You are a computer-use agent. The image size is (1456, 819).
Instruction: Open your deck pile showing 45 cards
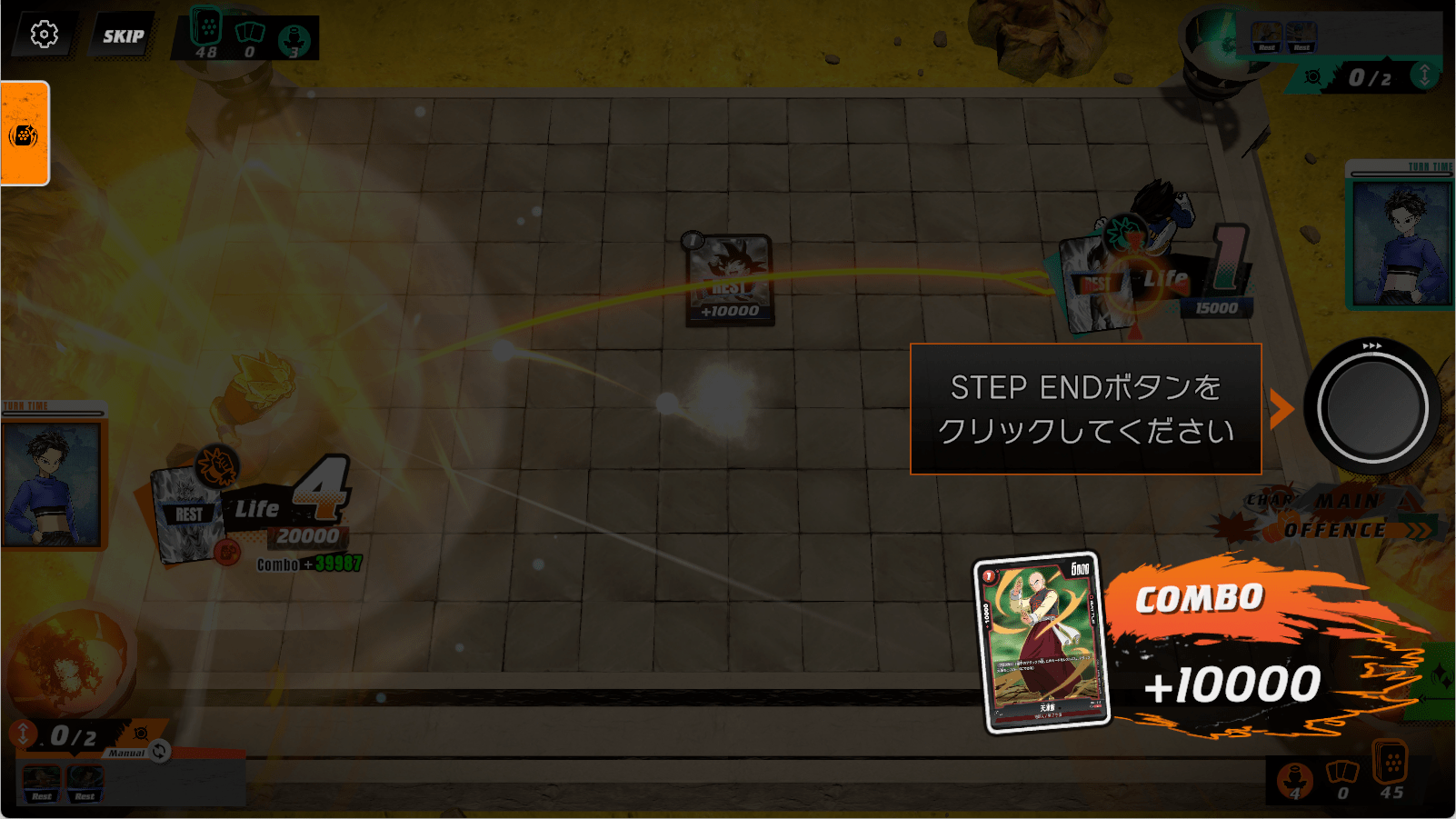click(x=1391, y=769)
